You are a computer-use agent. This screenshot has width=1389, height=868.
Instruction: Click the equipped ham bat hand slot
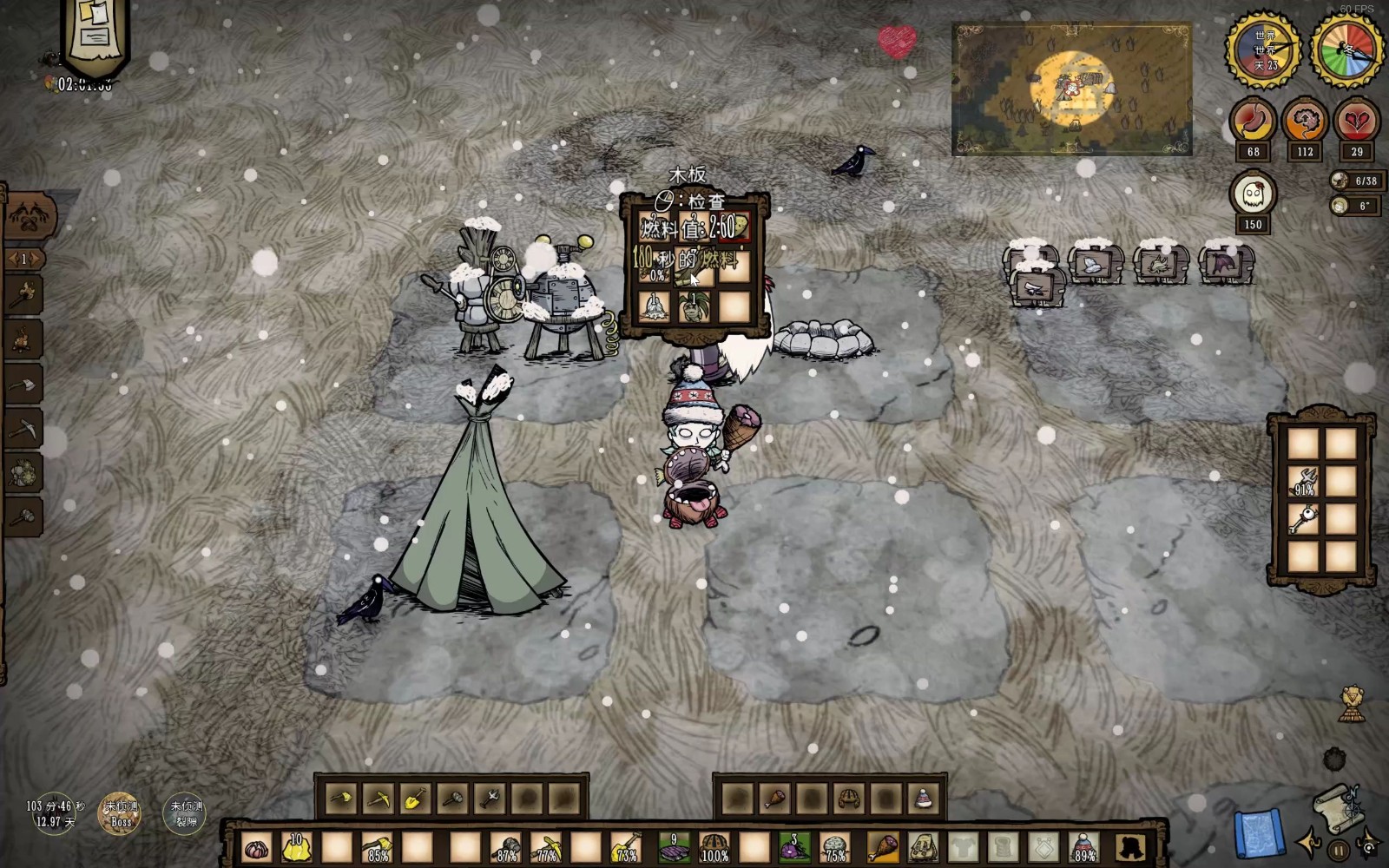pyautogui.click(x=882, y=847)
